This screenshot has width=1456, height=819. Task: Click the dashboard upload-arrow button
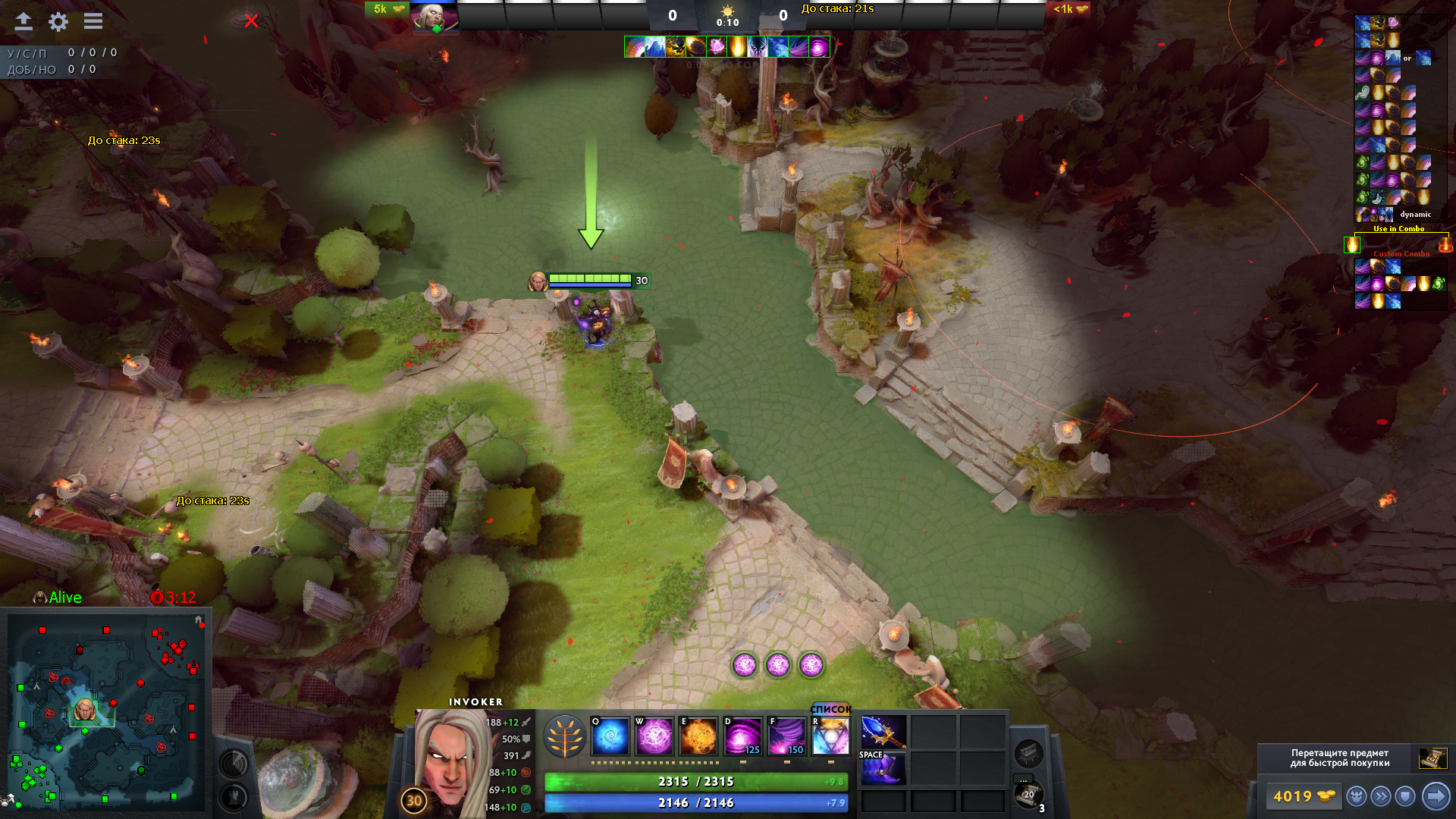(x=24, y=21)
